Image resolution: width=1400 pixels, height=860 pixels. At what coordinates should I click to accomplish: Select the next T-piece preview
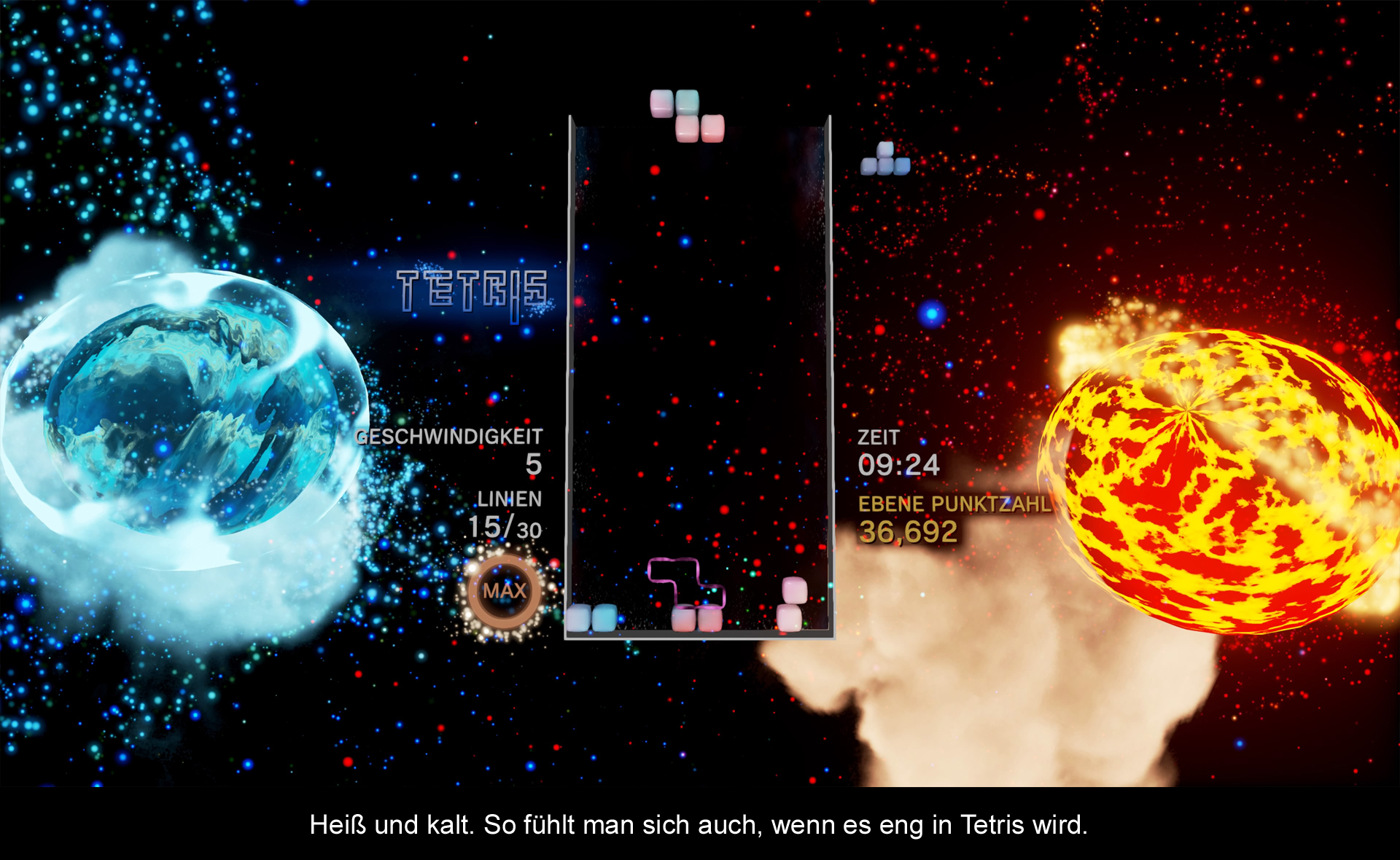tap(885, 160)
